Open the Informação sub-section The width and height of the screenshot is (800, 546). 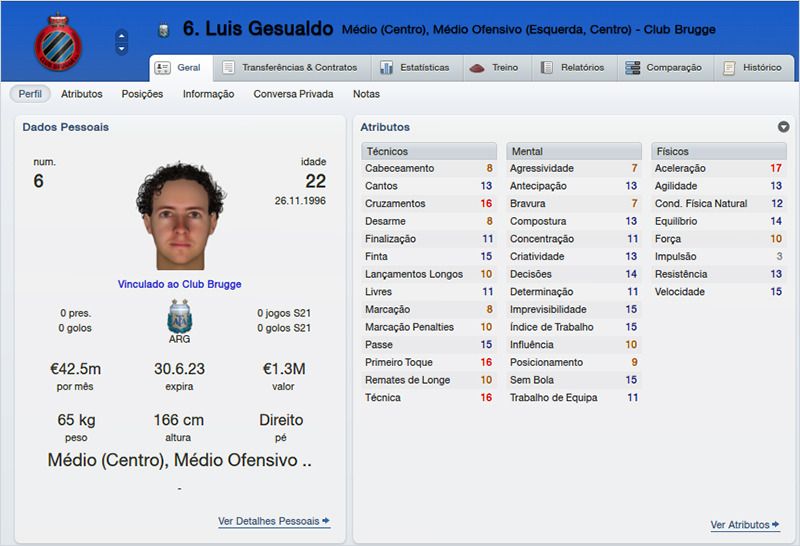[x=208, y=94]
